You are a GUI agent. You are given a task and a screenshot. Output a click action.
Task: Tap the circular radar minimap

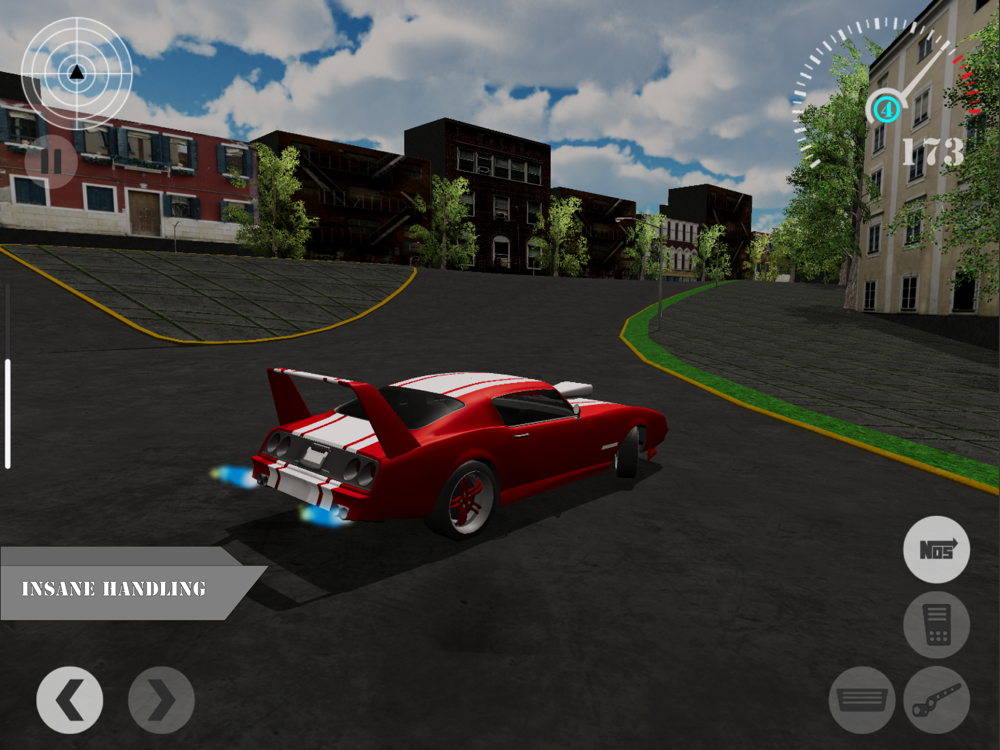coord(77,72)
